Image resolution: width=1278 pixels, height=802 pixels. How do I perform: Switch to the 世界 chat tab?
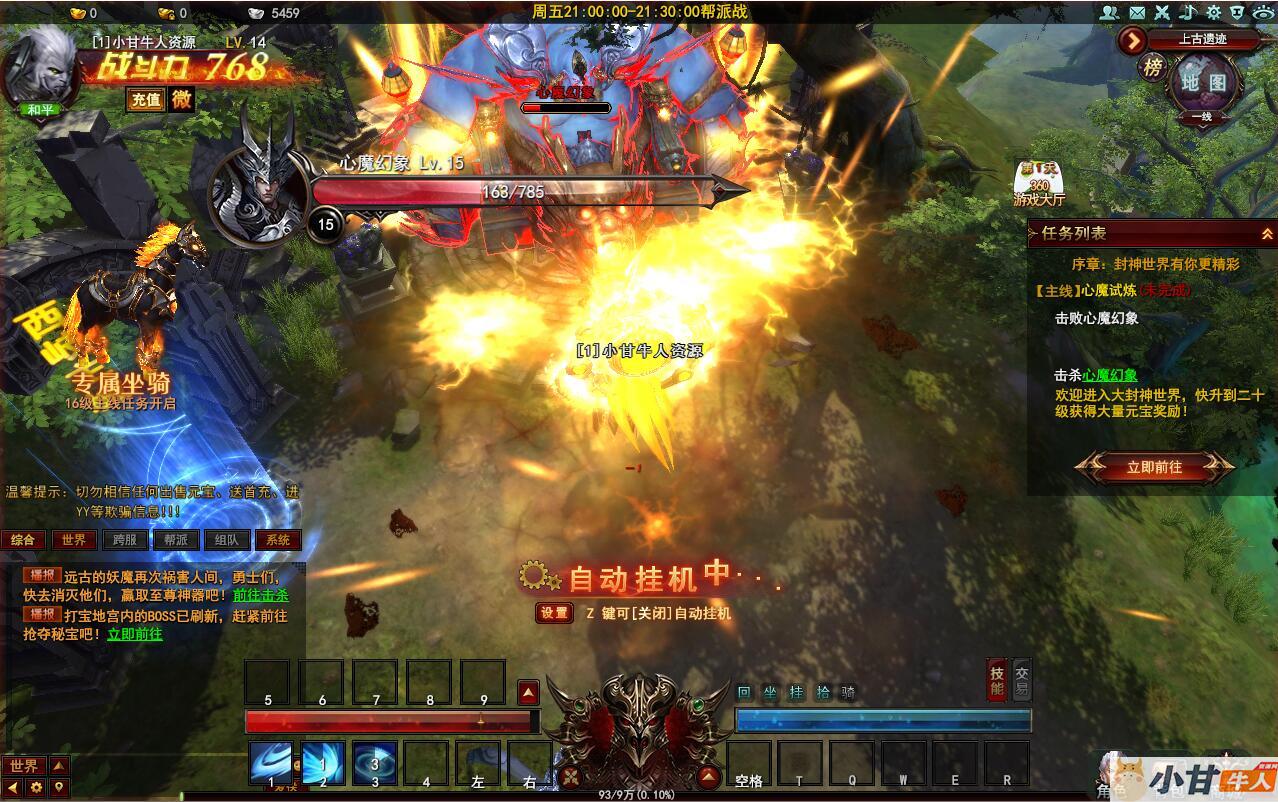74,540
